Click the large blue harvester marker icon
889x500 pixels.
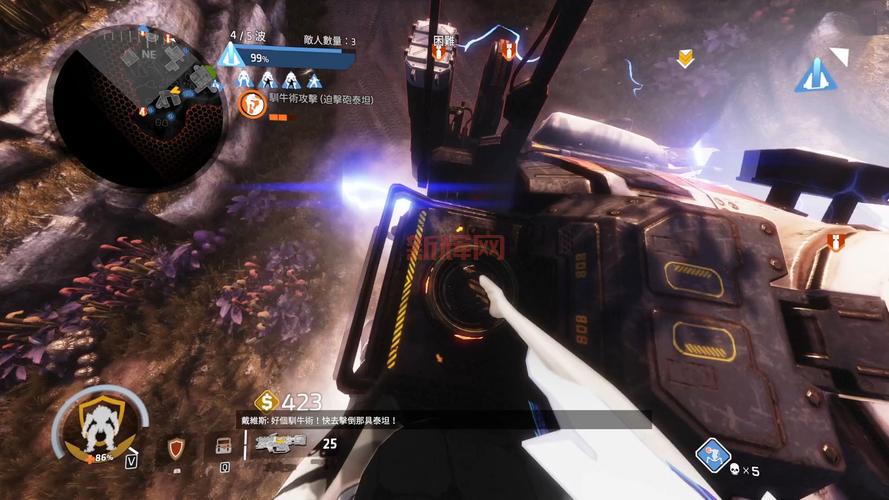(x=816, y=74)
